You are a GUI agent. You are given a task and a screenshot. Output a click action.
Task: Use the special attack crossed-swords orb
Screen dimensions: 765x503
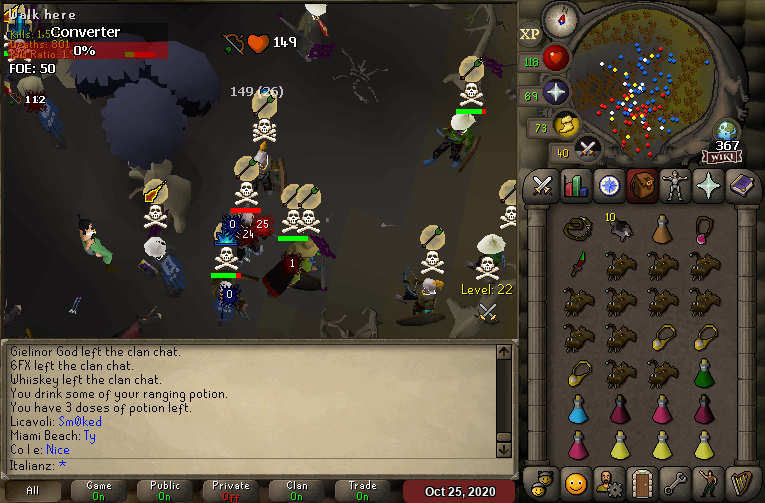(588, 149)
